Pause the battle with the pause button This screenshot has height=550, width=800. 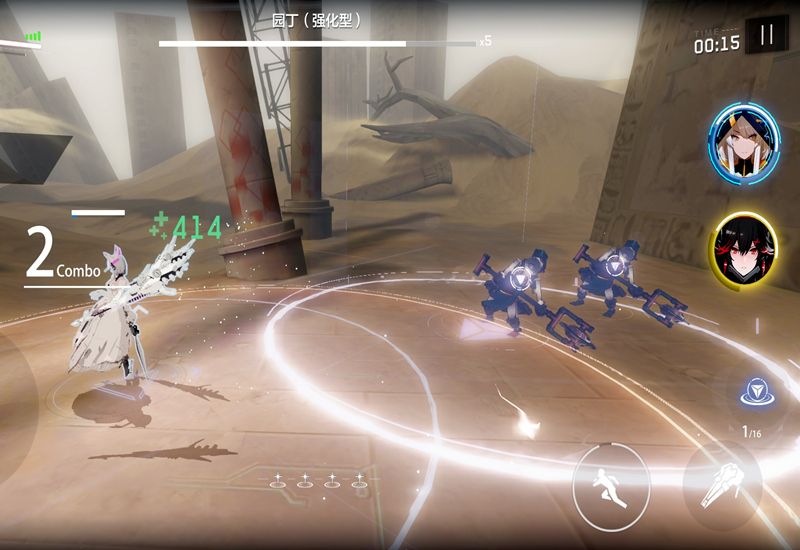(x=767, y=36)
